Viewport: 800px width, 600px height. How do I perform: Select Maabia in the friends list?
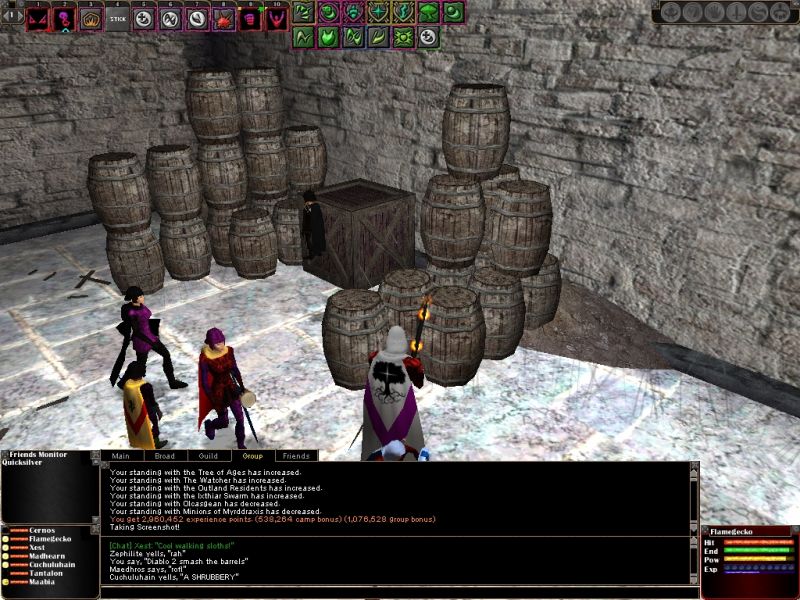pos(43,582)
